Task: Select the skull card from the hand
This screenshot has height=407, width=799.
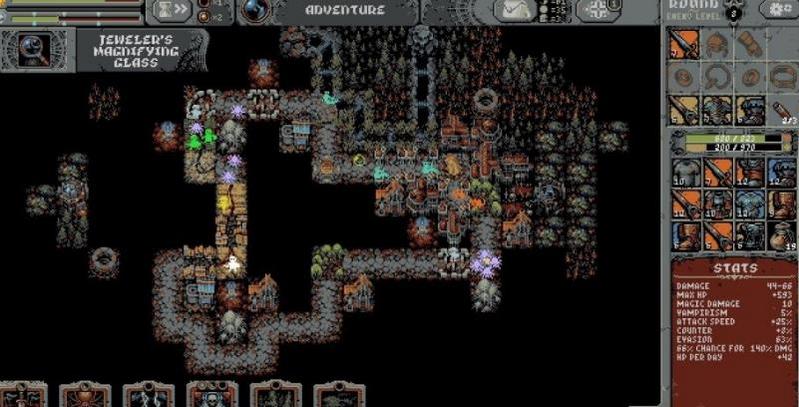Action: 212,396
